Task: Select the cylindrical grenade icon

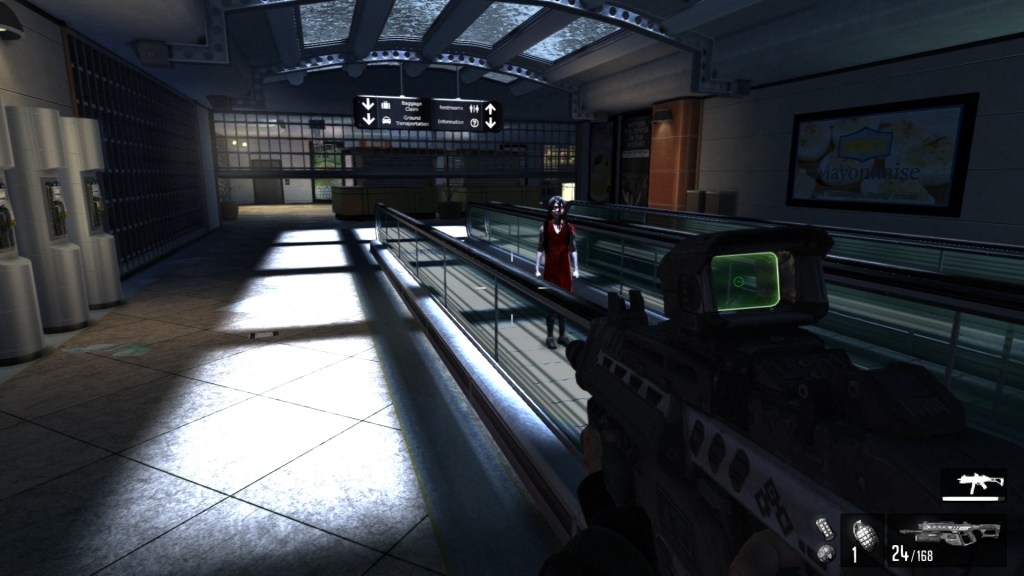Action: pos(825,526)
